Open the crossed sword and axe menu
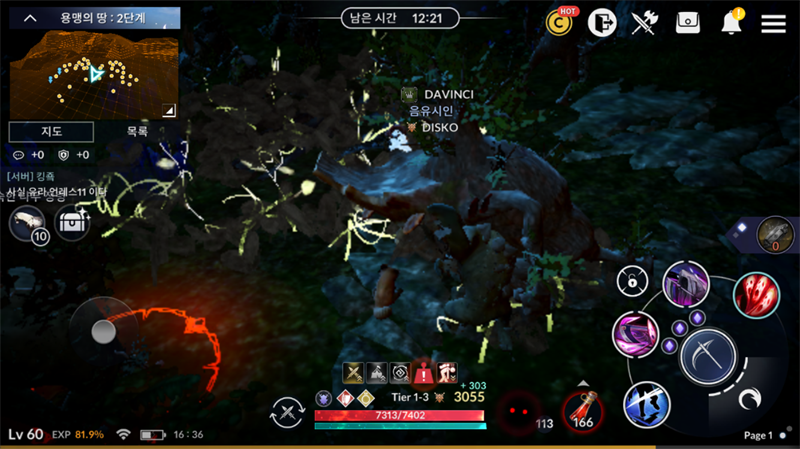This screenshot has width=800, height=449. pos(645,23)
